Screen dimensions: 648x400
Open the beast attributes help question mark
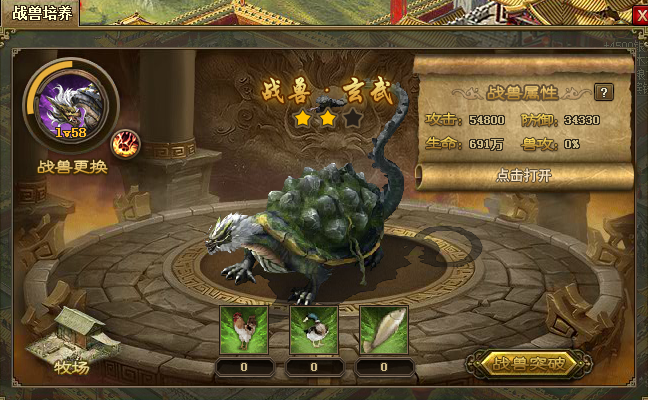tap(603, 92)
